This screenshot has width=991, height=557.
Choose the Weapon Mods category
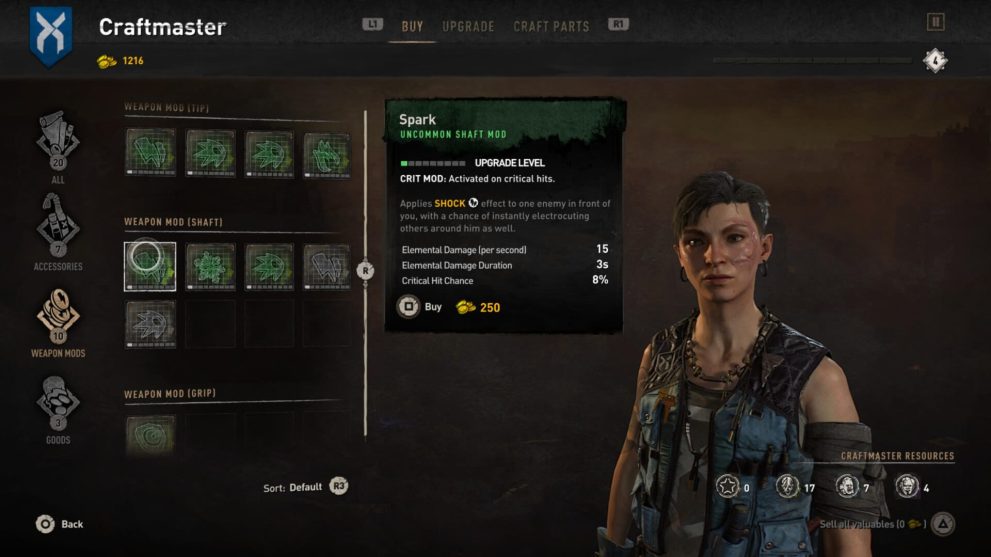(58, 320)
